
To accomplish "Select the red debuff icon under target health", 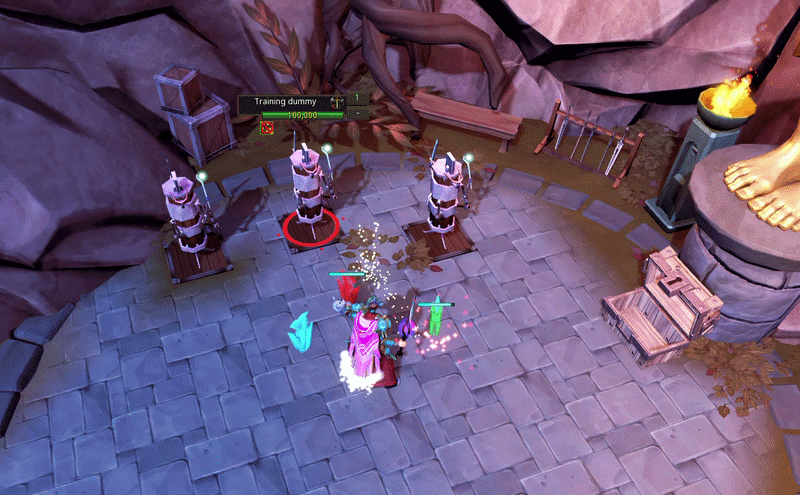I will tap(267, 127).
